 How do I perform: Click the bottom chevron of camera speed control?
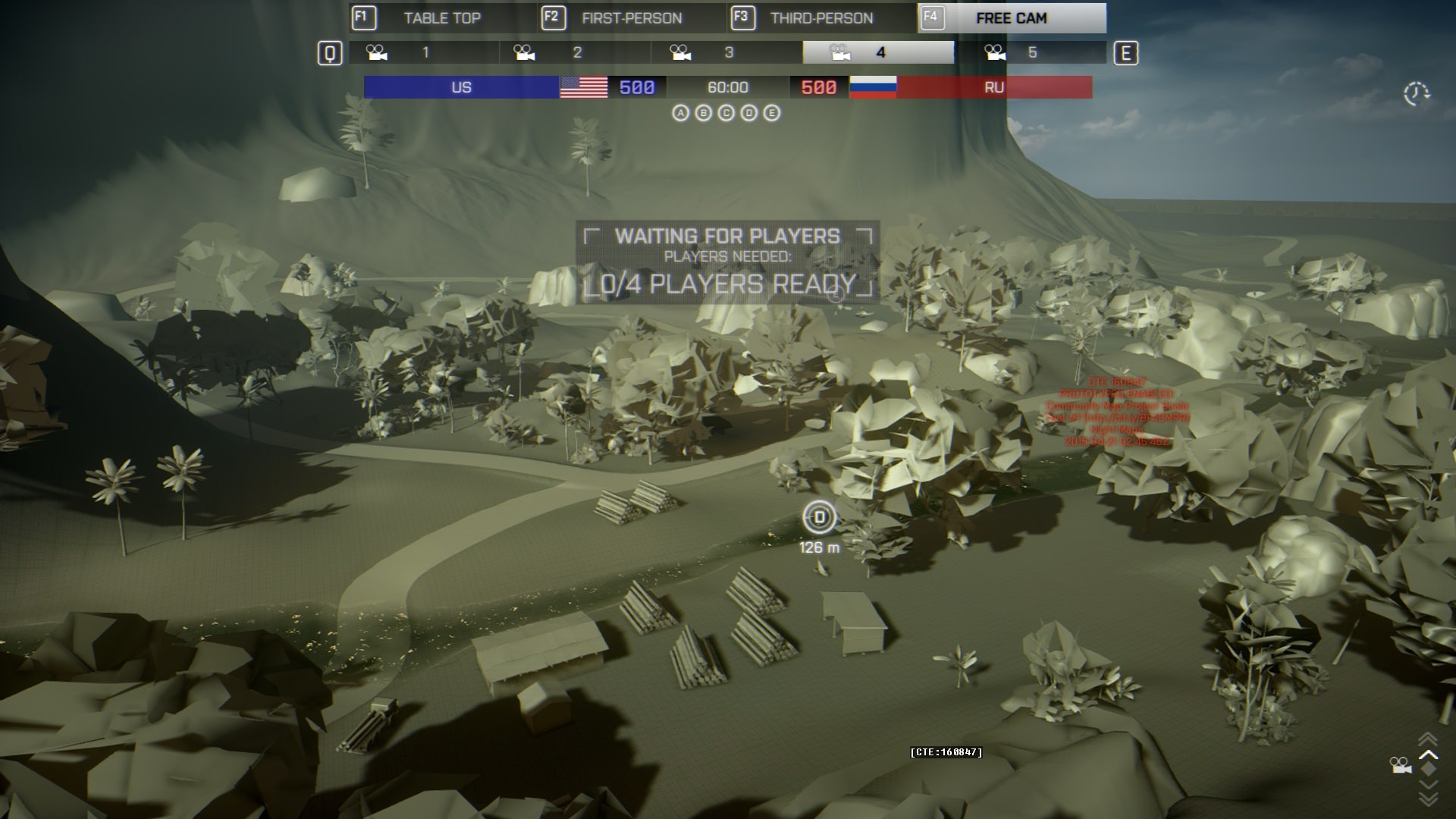pos(1428,799)
